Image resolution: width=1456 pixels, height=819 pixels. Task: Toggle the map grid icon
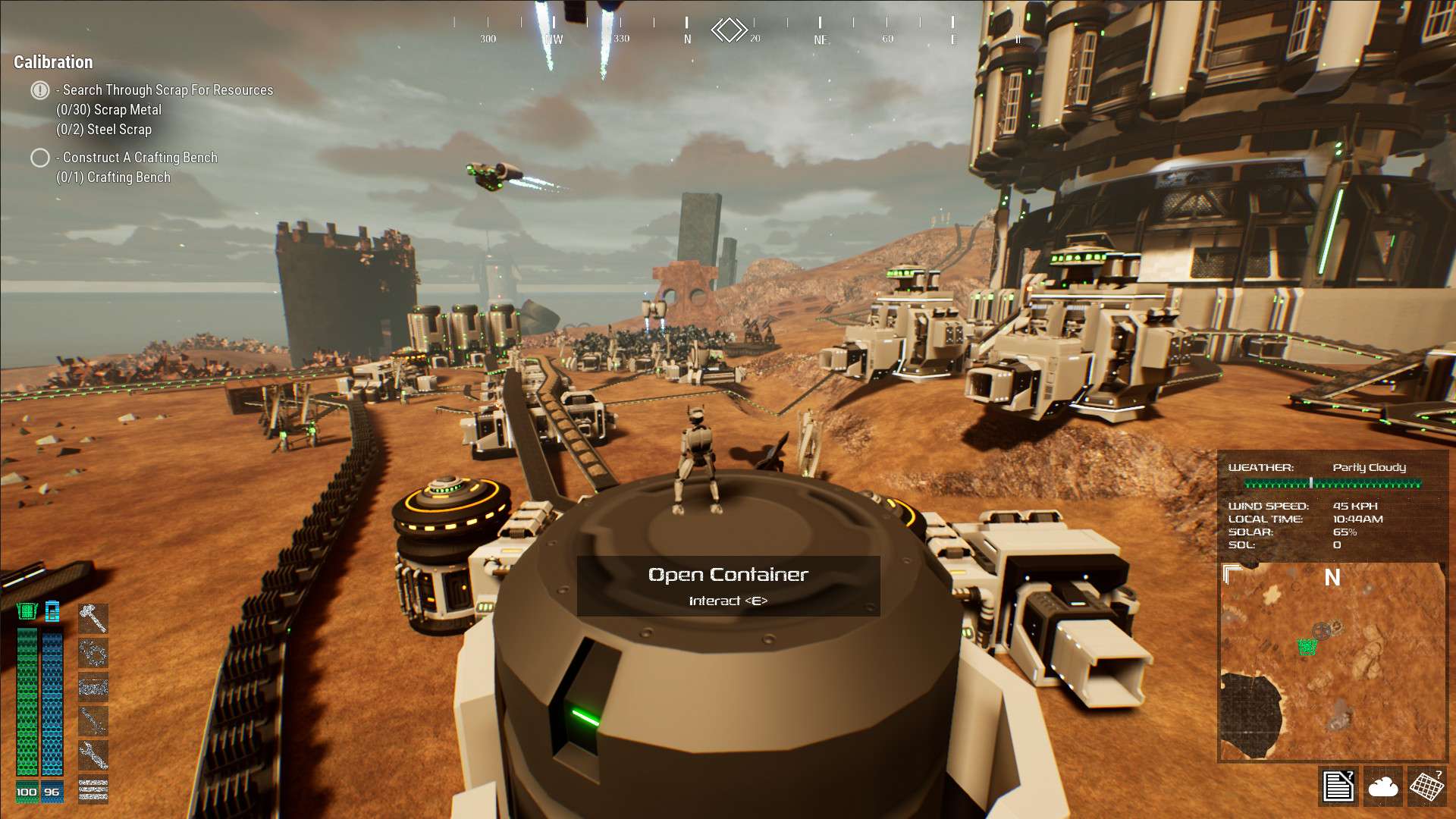1426,786
